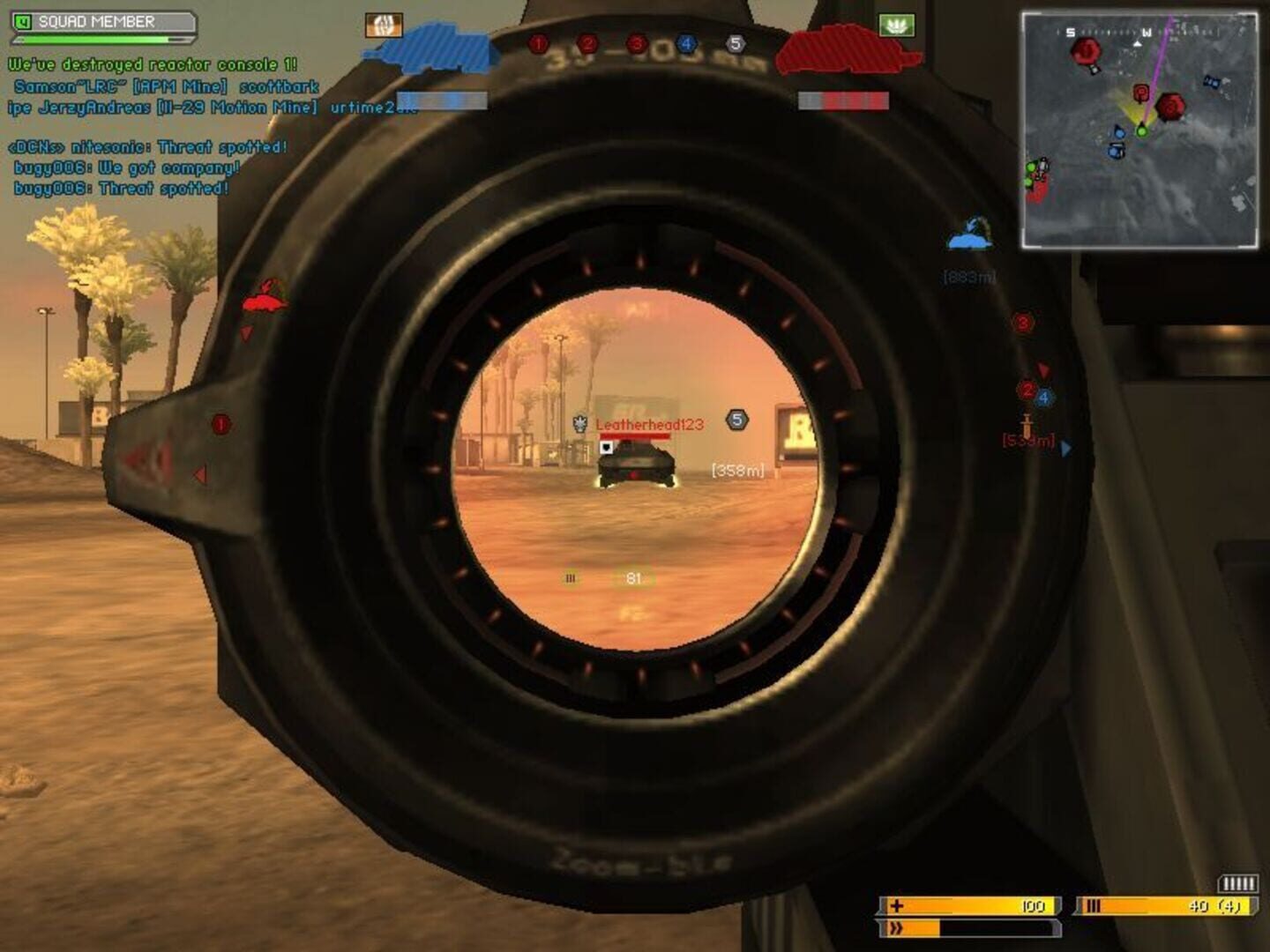Click the gray number 5 squad marker
The image size is (1270, 952).
point(734,41)
